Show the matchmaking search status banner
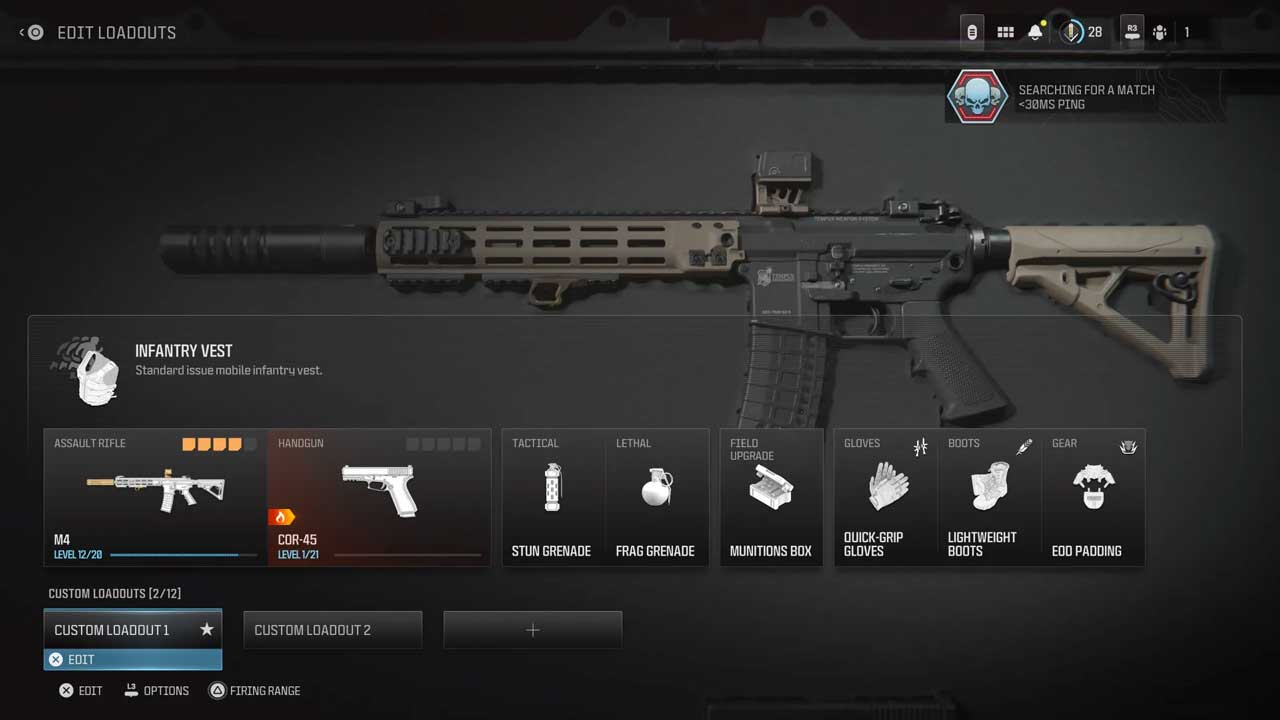The image size is (1280, 720). pos(1085,97)
